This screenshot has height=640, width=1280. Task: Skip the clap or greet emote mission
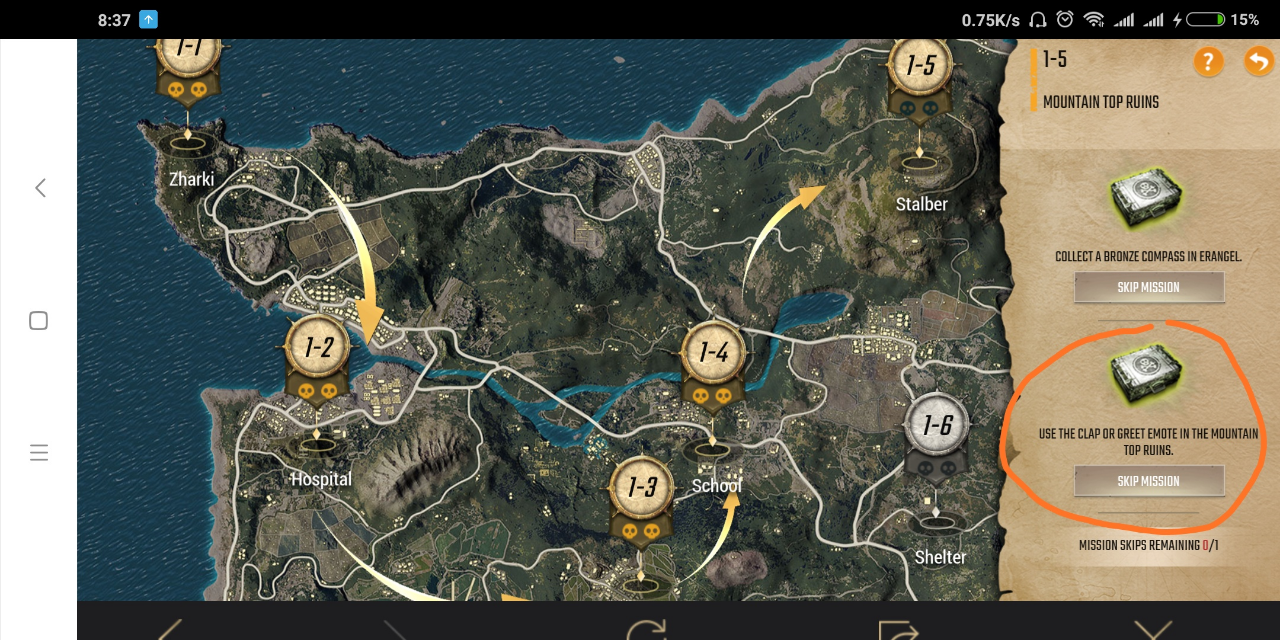tap(1149, 481)
